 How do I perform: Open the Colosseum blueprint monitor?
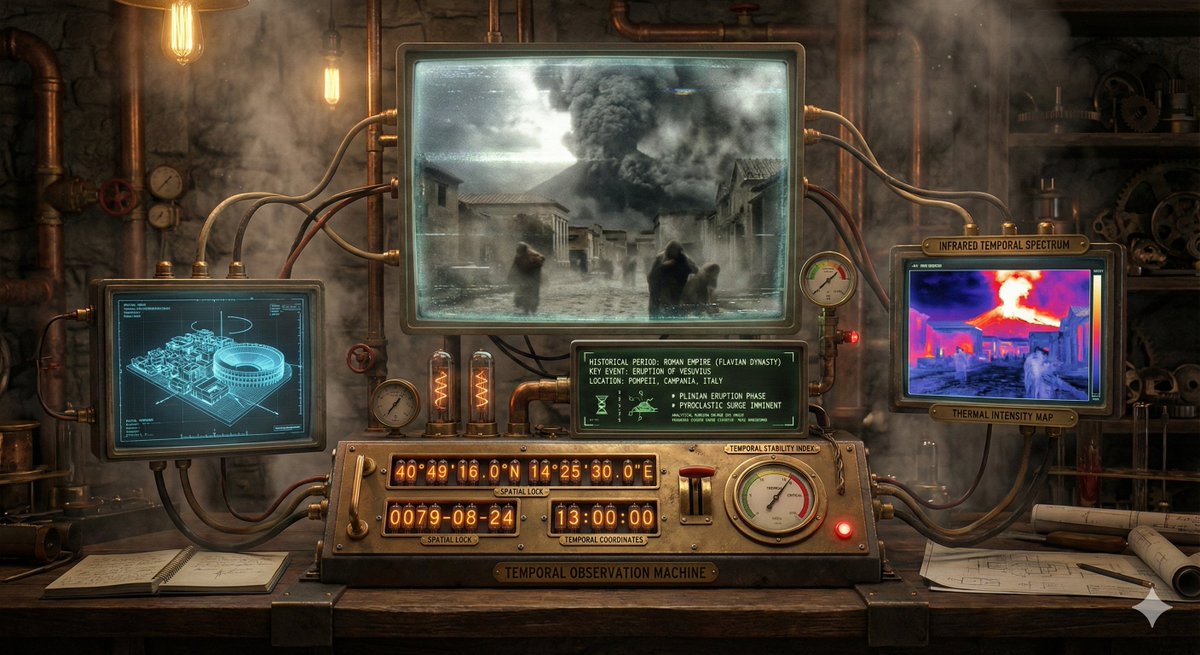(208, 366)
